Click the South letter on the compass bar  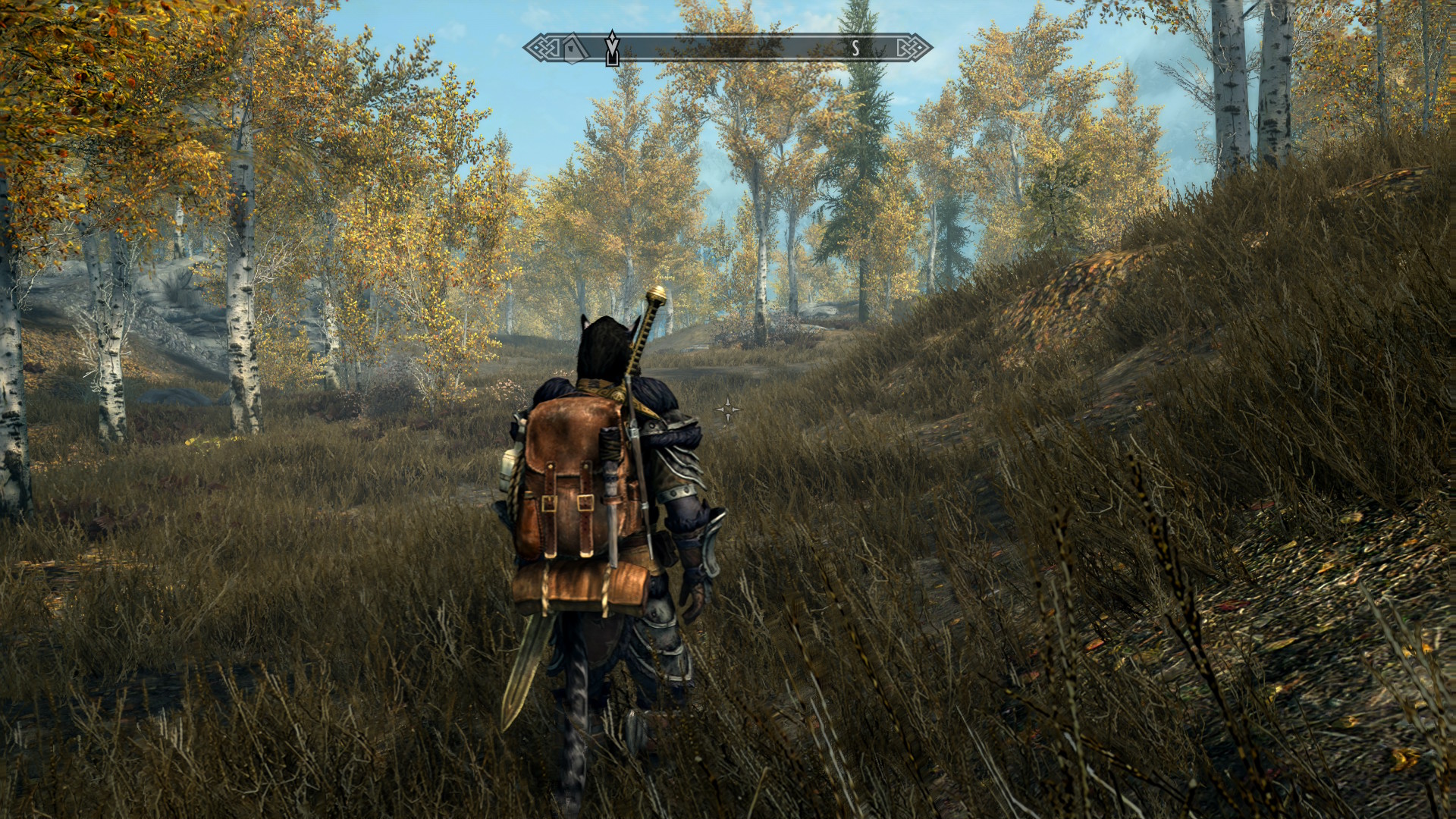[x=855, y=48]
